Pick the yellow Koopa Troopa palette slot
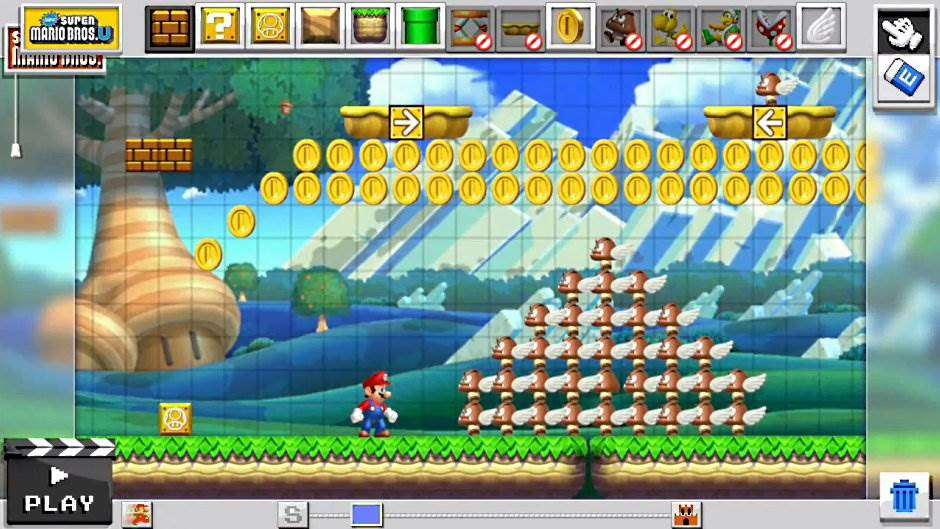 pyautogui.click(x=671, y=27)
